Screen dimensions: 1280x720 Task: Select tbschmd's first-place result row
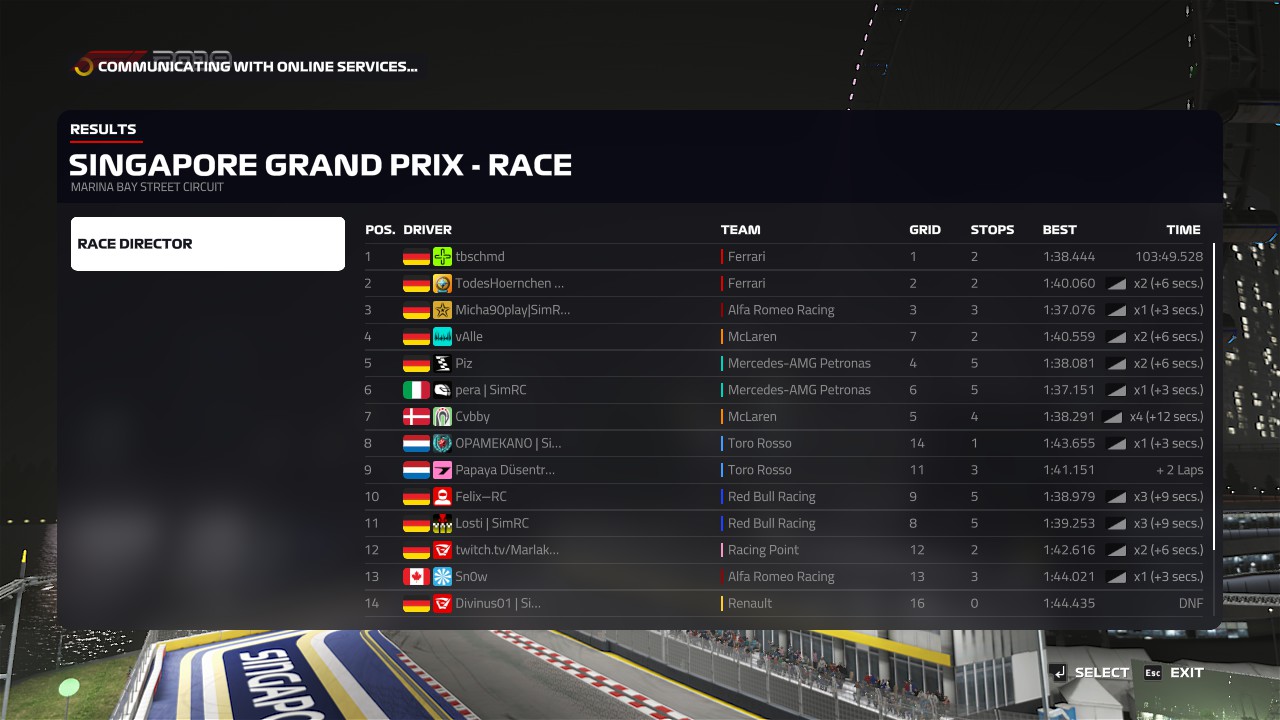point(783,257)
